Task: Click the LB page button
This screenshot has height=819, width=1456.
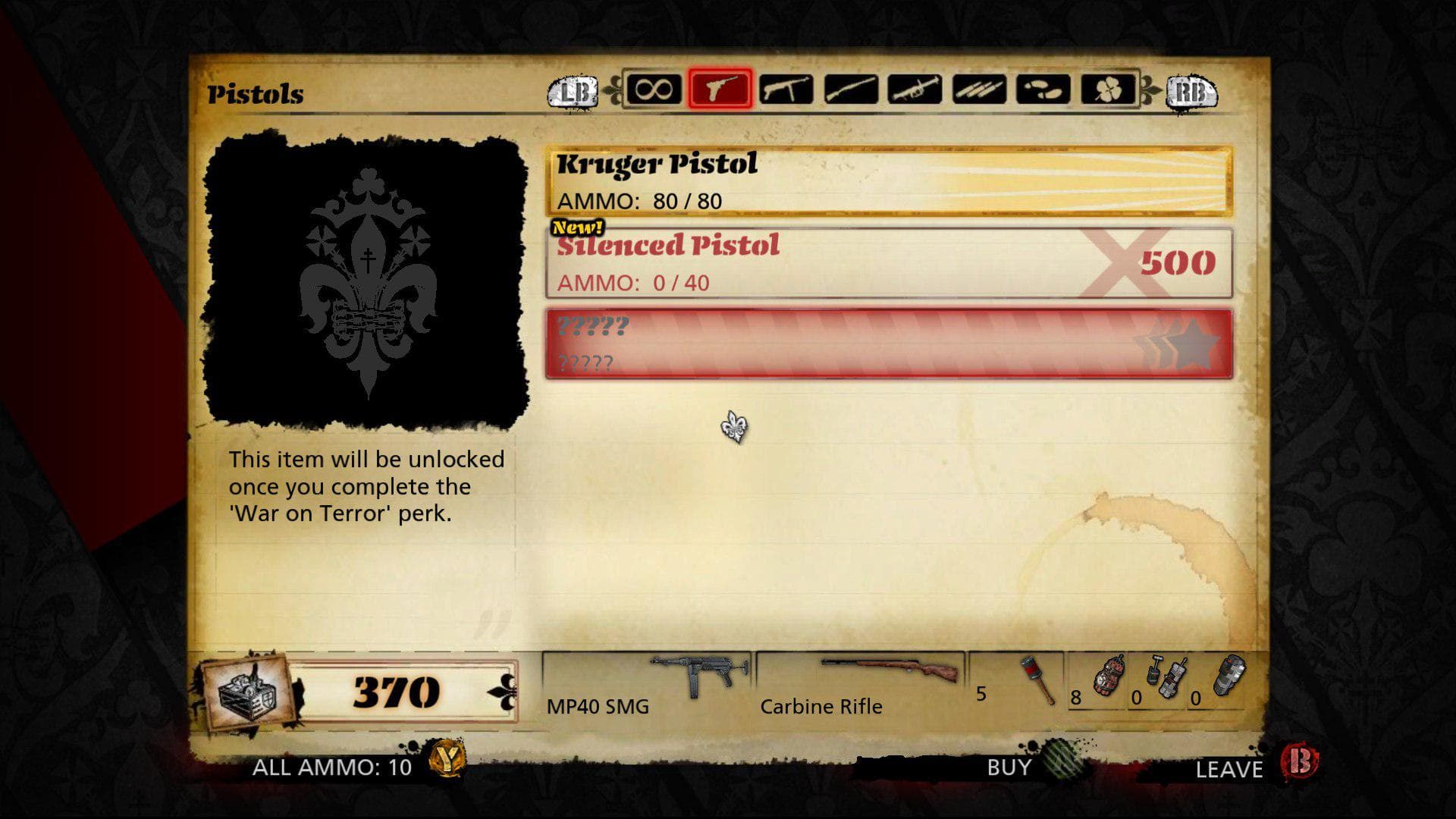Action: pos(574,93)
